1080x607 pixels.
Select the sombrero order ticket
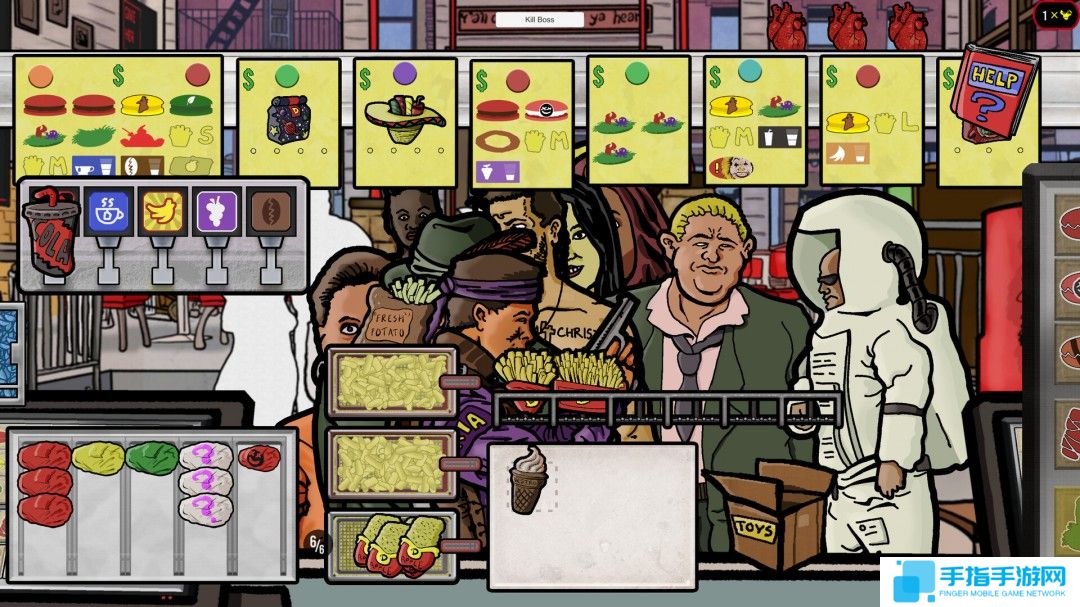pos(405,110)
